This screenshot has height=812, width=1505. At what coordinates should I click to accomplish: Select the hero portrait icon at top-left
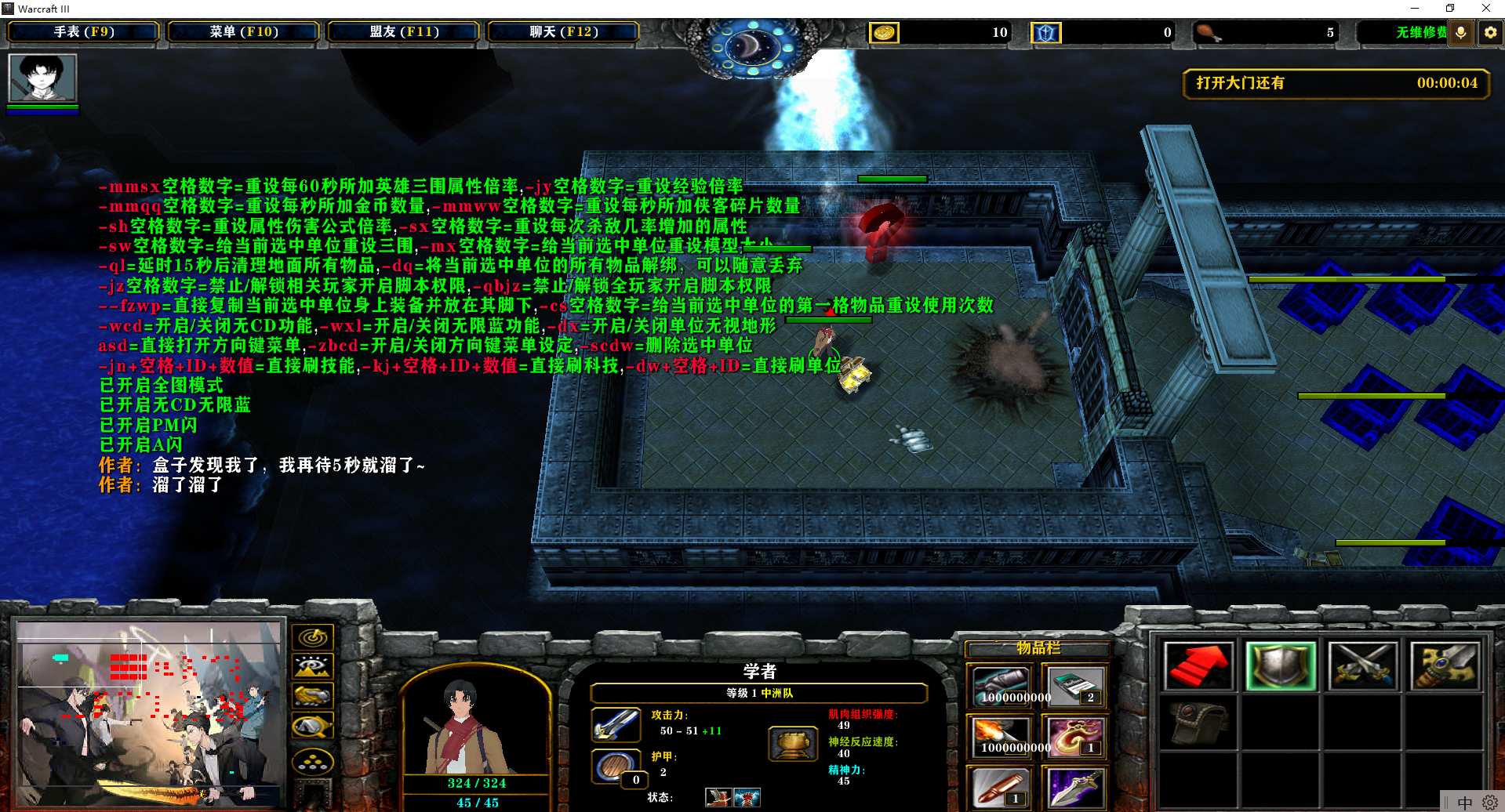[x=42, y=78]
